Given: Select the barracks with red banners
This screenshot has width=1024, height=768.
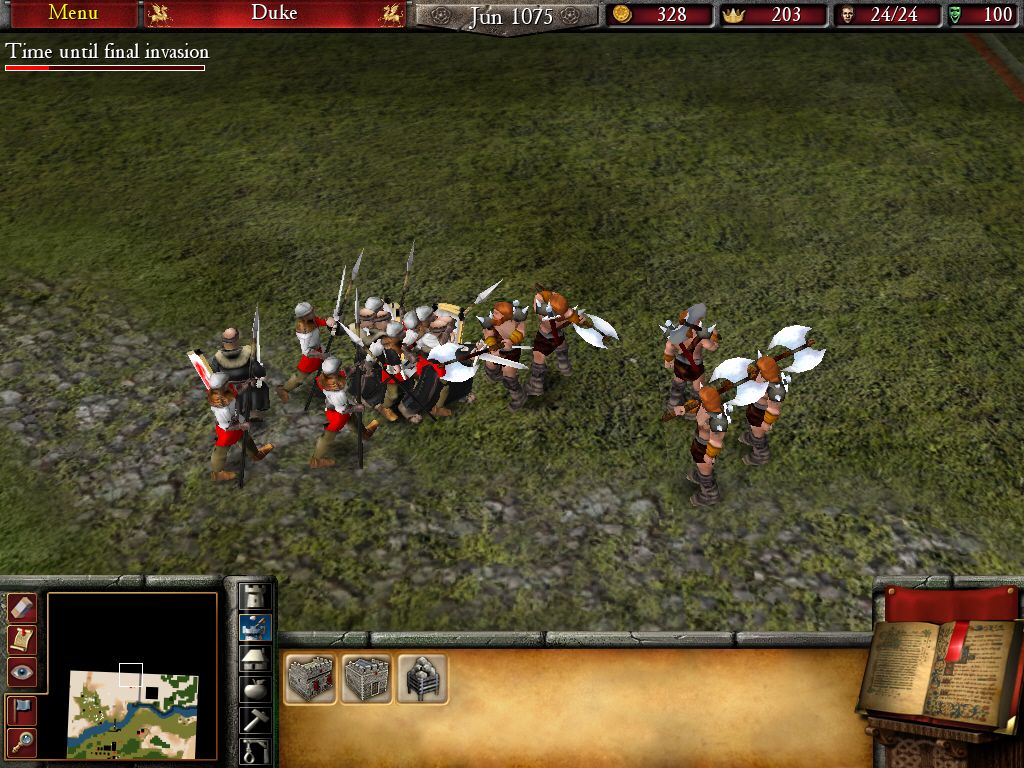Looking at the screenshot, I should pyautogui.click(x=310, y=679).
